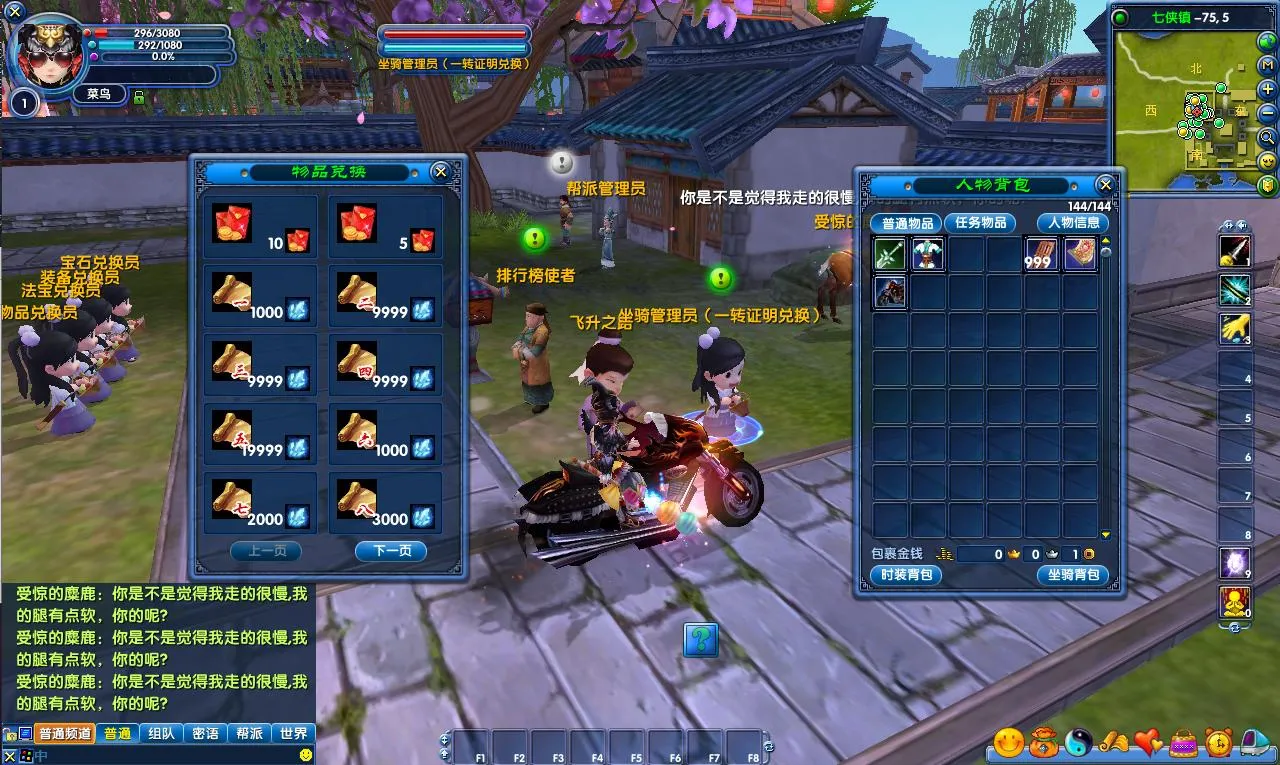1280x765 pixels.
Task: Click the blue question mark help icon
Action: coord(701,639)
